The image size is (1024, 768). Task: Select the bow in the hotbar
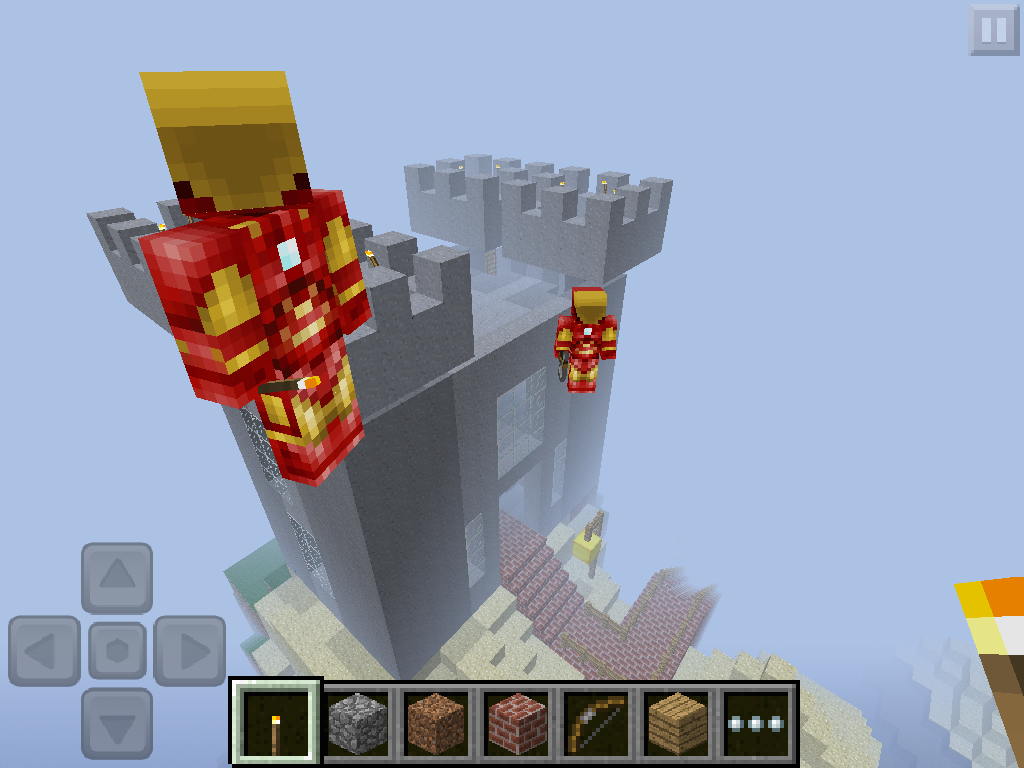point(598,723)
